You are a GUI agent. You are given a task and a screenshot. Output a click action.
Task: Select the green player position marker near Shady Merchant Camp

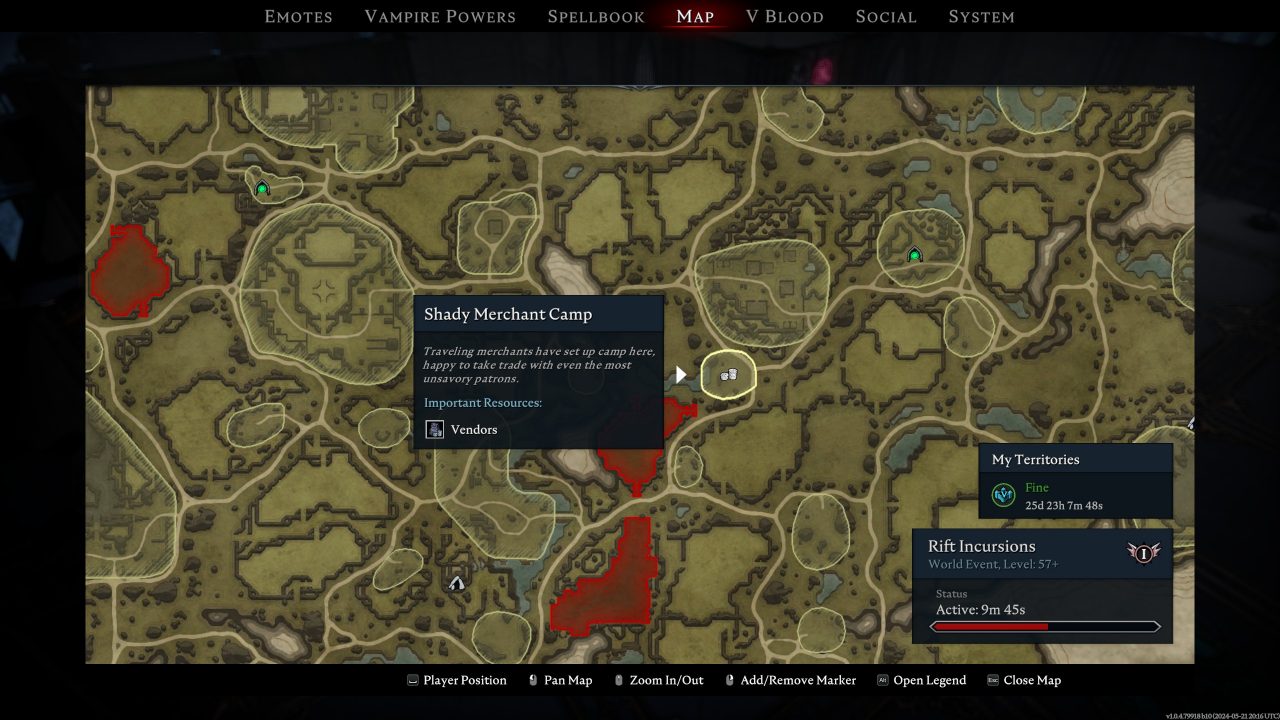tap(915, 254)
